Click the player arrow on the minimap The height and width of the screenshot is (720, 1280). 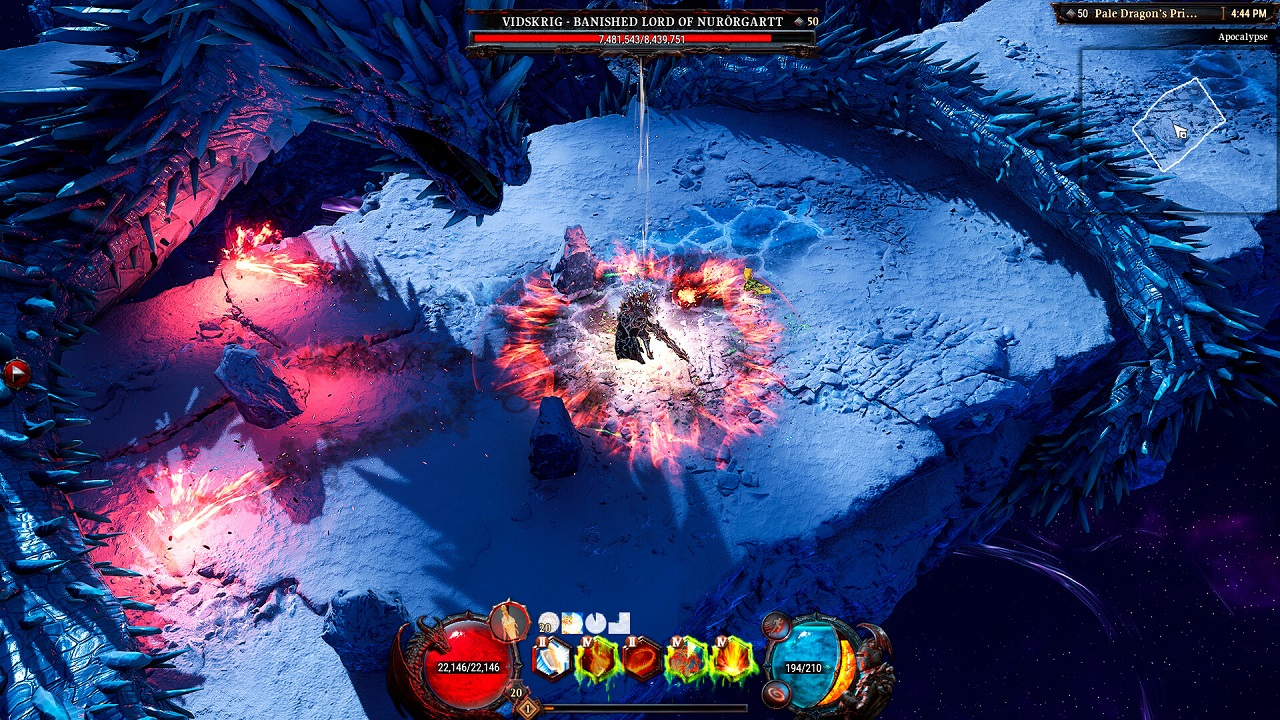coord(1178,130)
